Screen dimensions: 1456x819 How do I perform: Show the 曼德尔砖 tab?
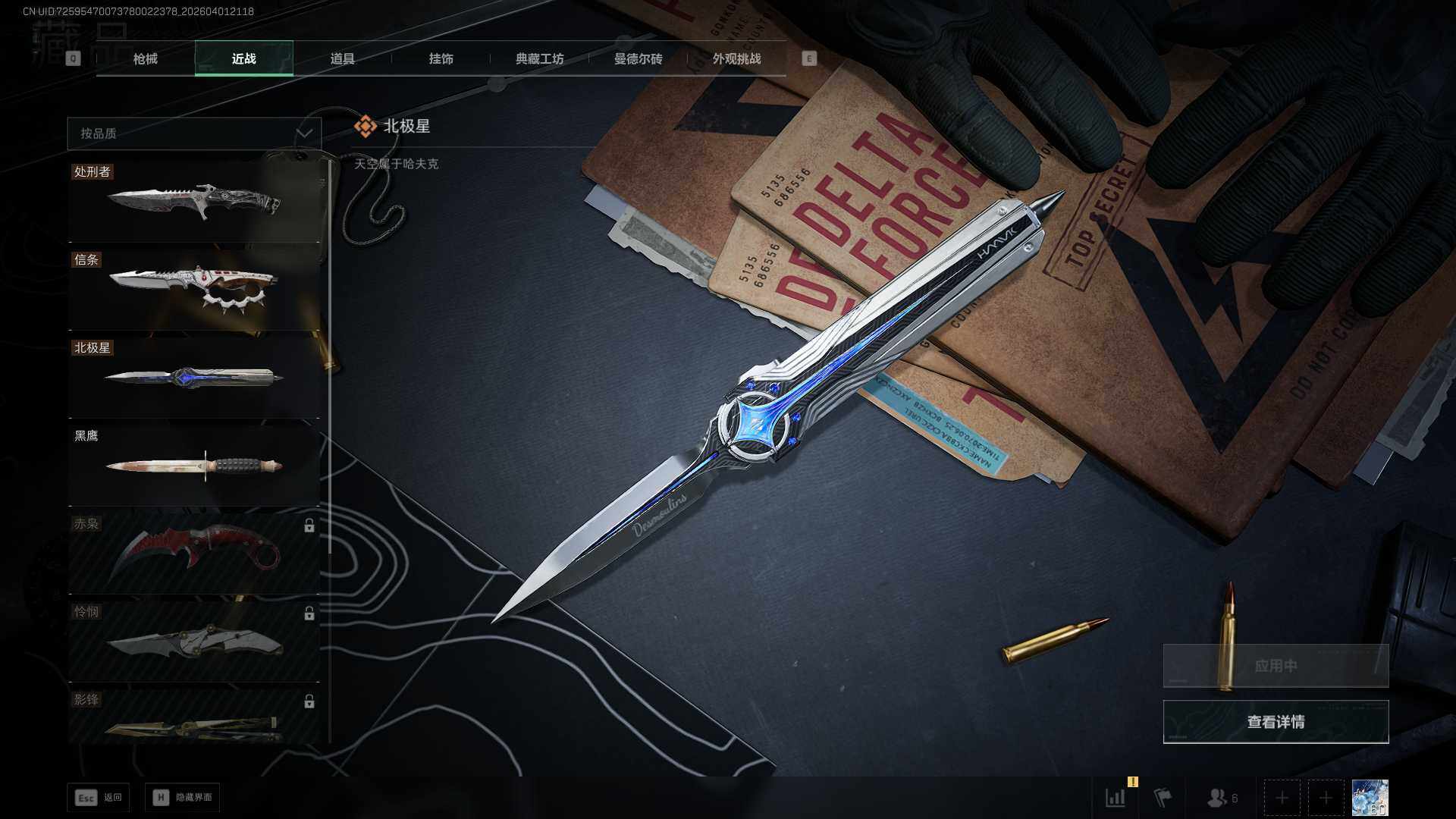[x=638, y=58]
